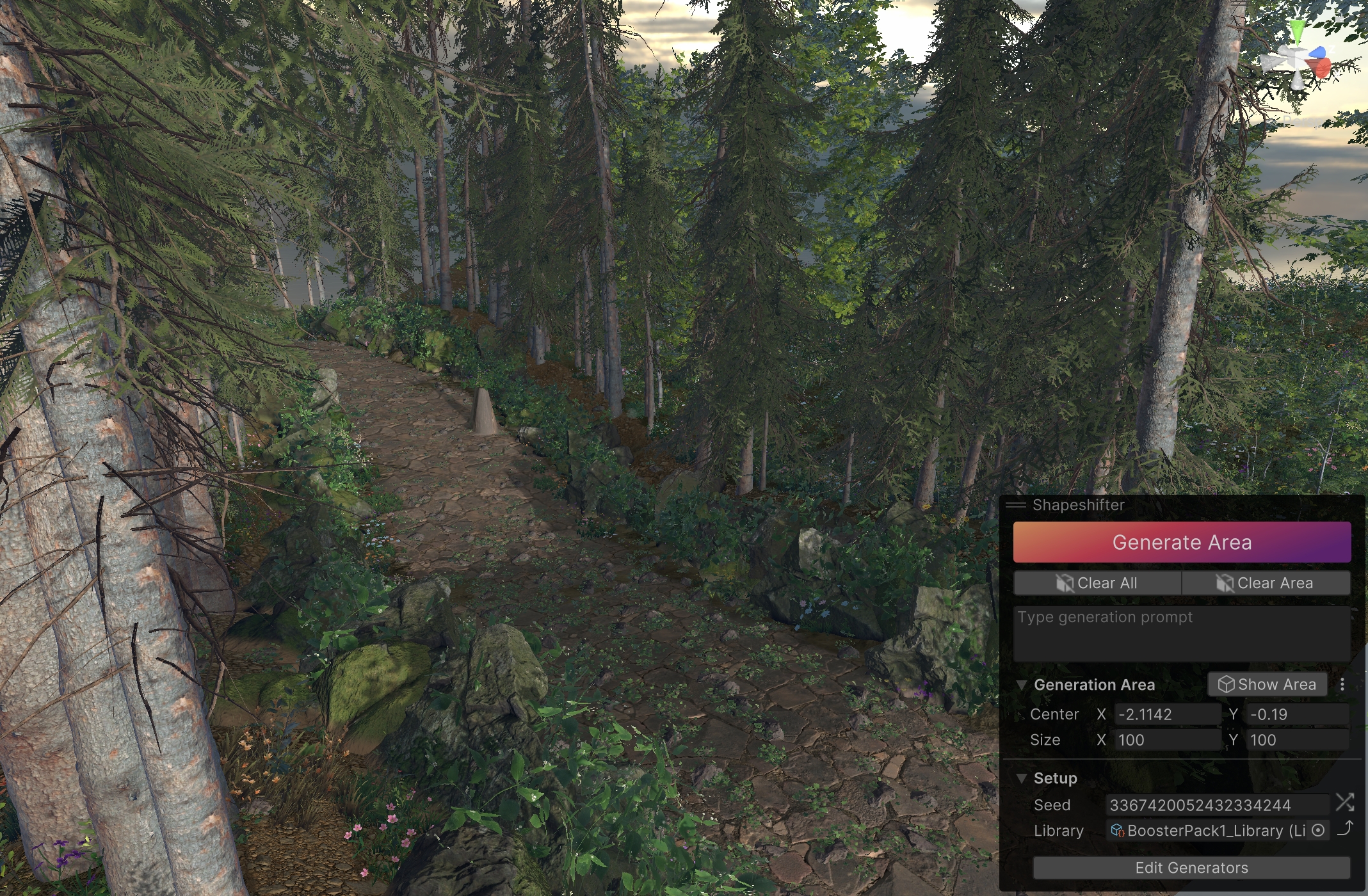
Task: Toggle the Show Area button
Action: click(x=1267, y=684)
